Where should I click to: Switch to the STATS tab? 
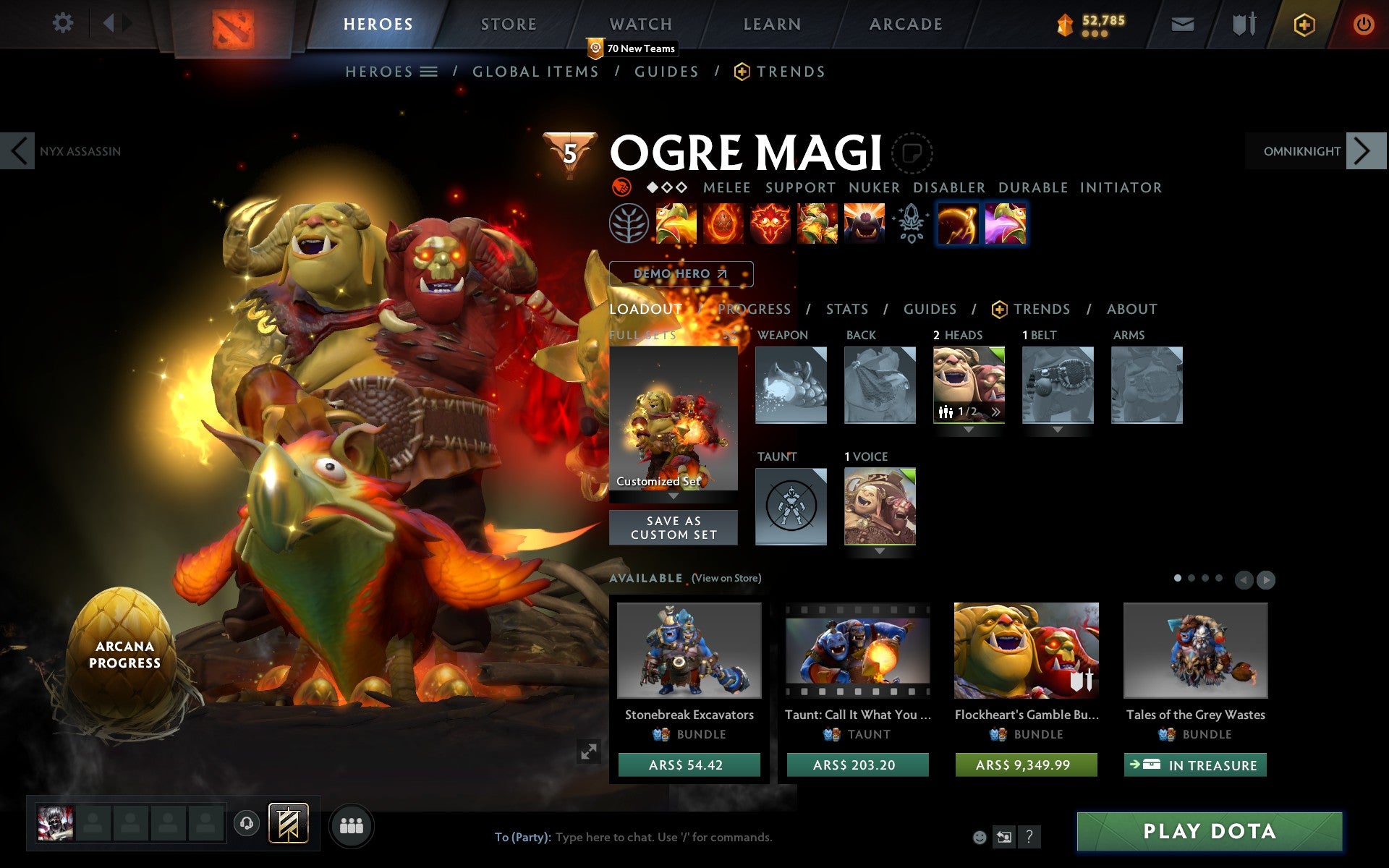[846, 309]
